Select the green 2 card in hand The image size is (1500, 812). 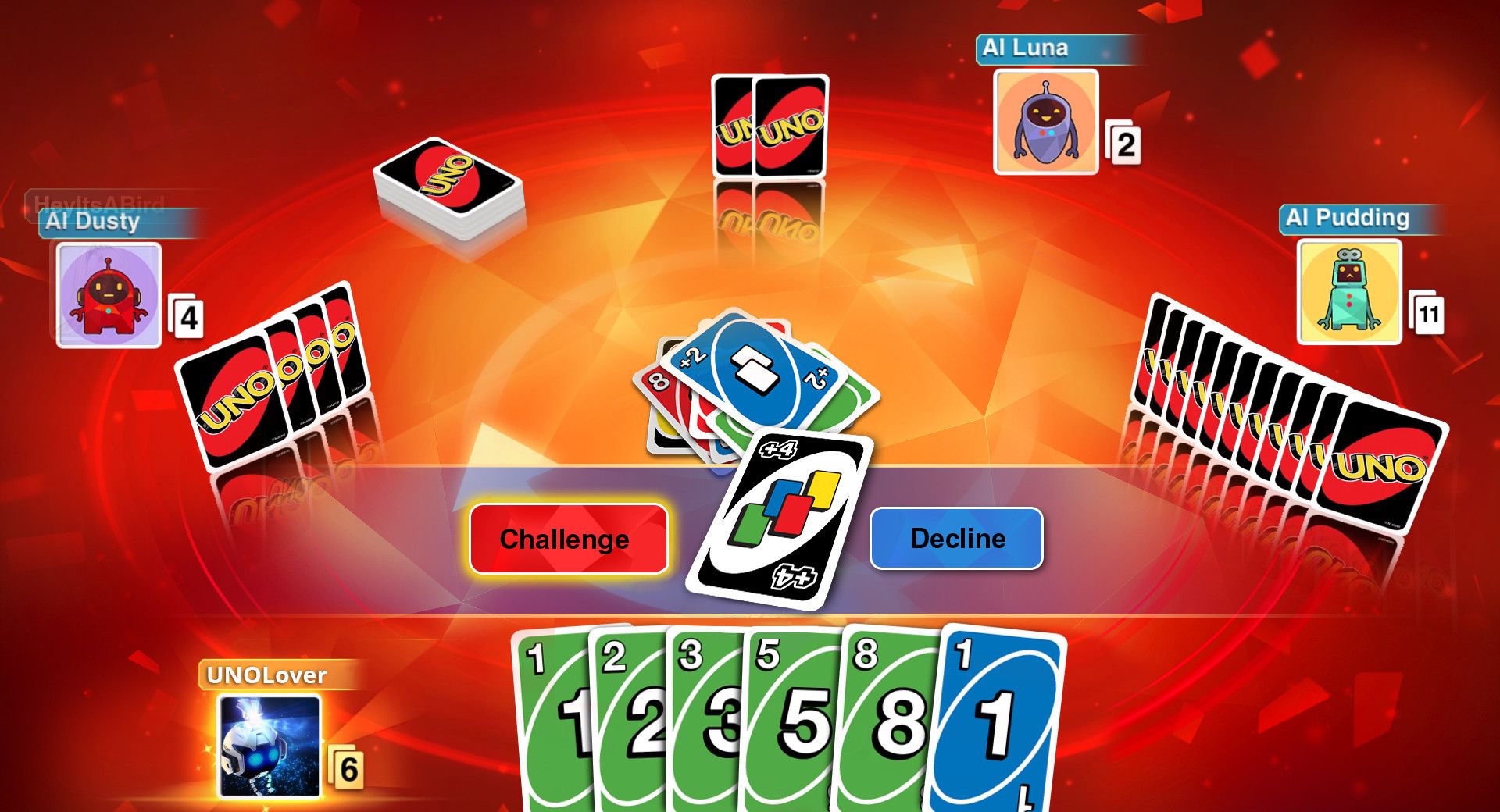629,718
